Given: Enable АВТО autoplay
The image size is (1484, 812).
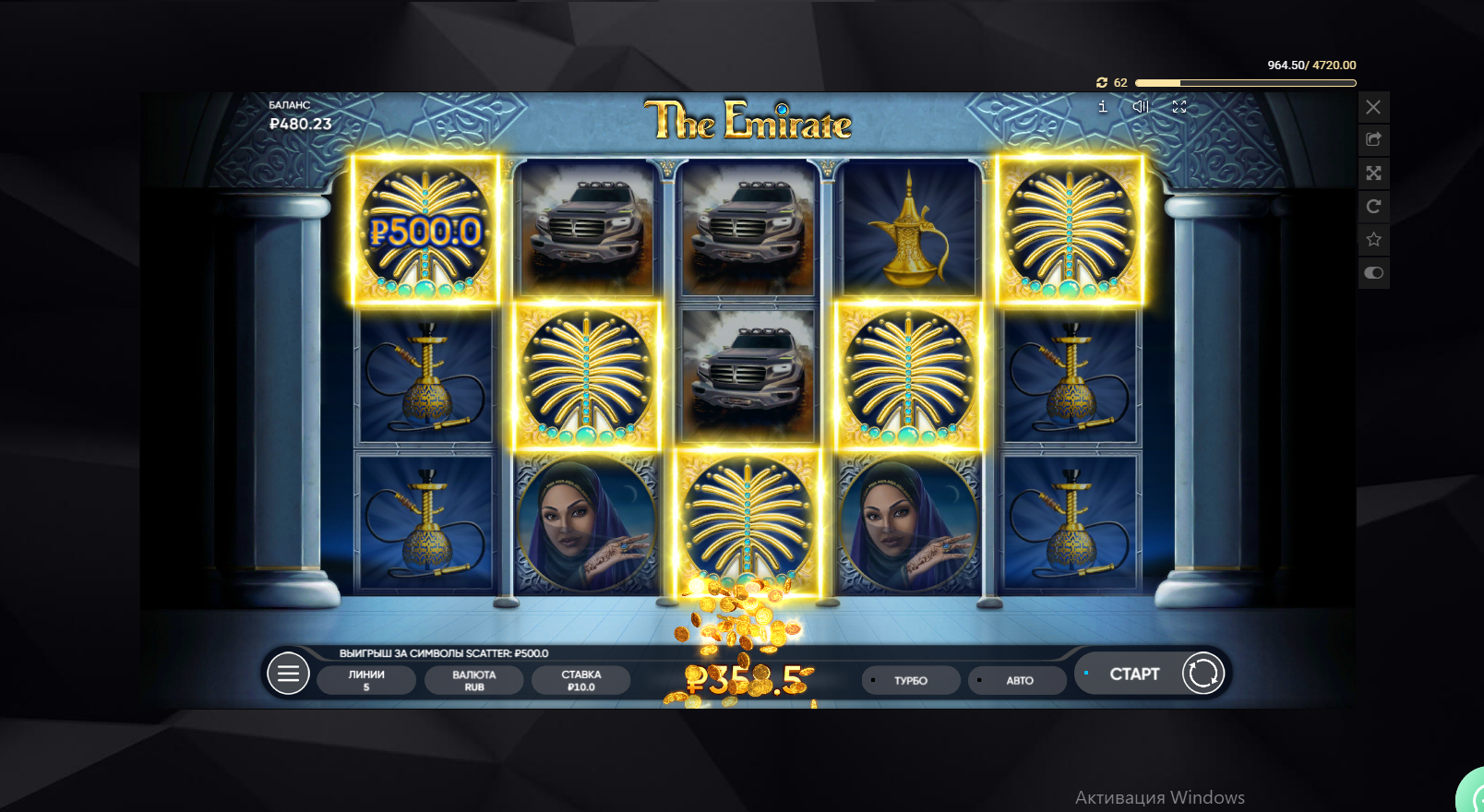Looking at the screenshot, I should (x=1019, y=681).
